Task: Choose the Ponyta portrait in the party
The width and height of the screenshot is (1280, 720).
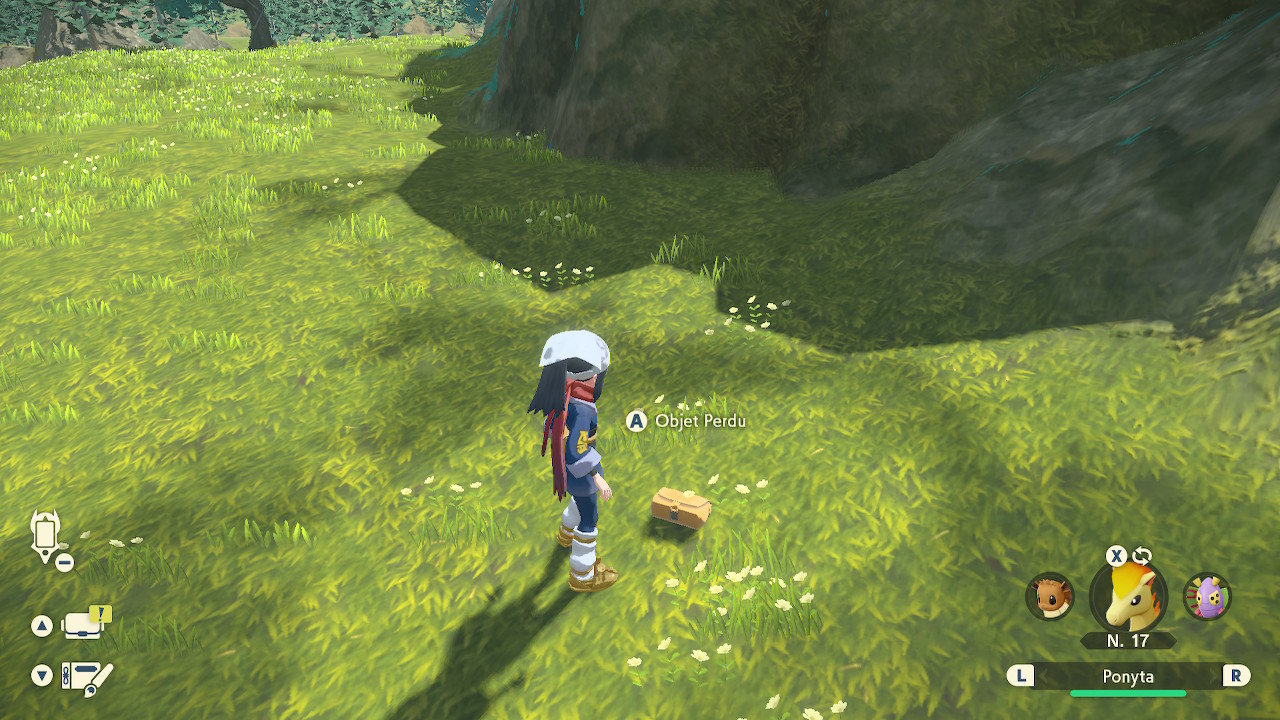Action: pyautogui.click(x=1128, y=597)
